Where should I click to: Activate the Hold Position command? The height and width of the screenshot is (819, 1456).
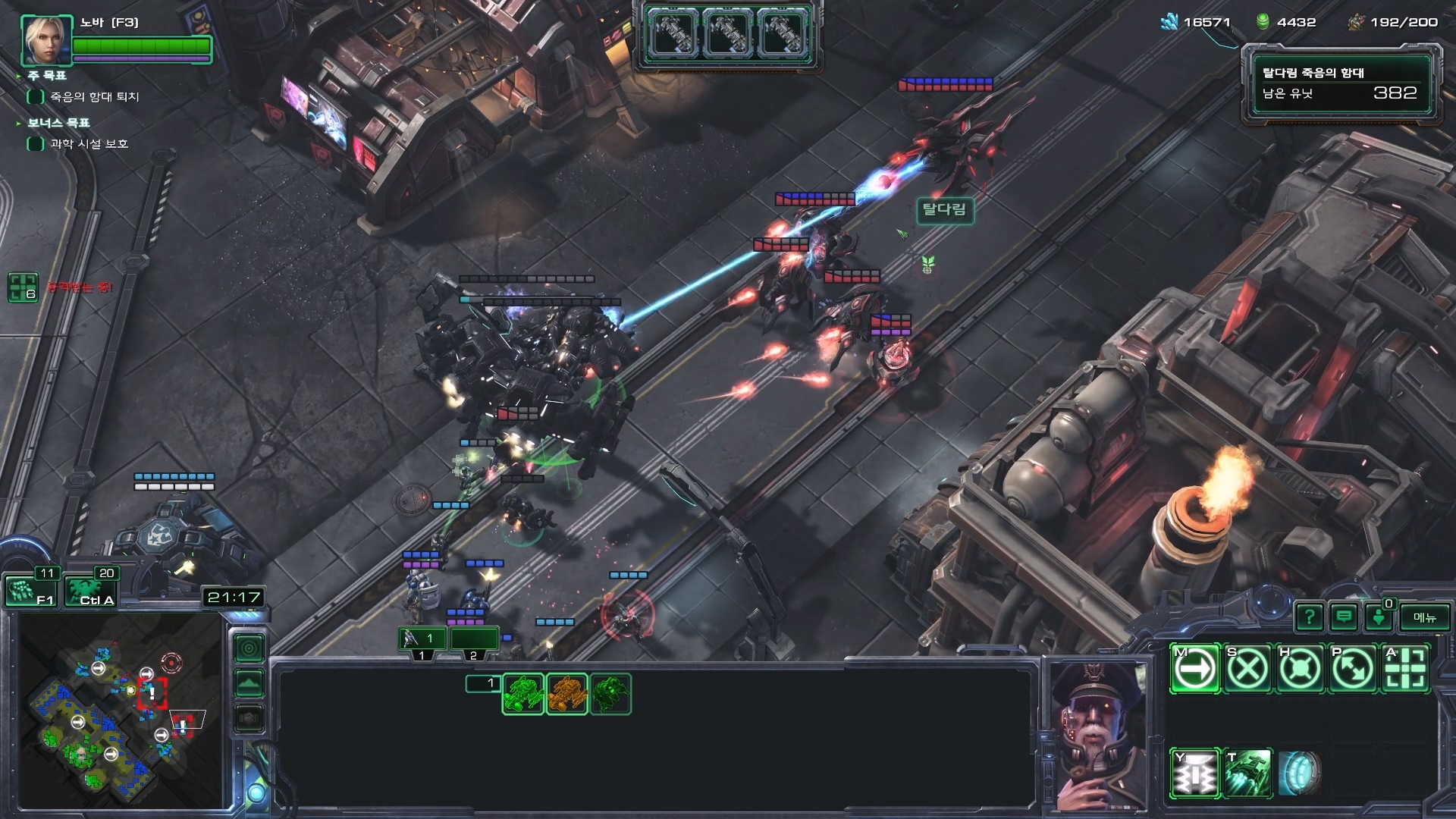coord(1301,669)
